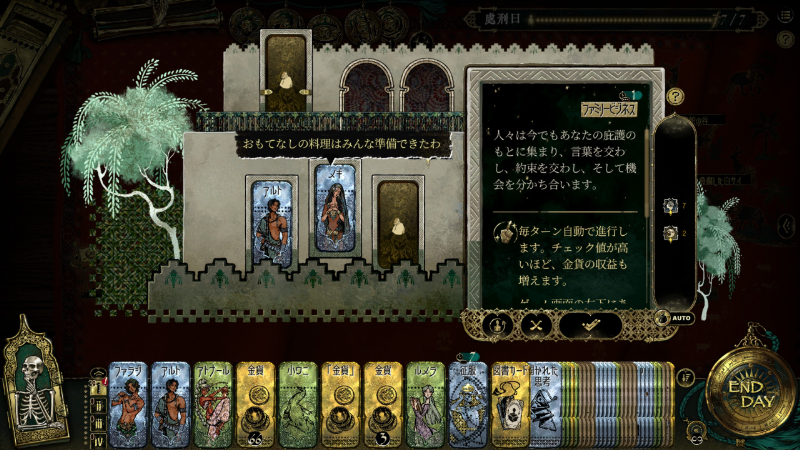Select the 図書カード card
Image resolution: width=800 pixels, height=450 pixels.
coord(508,402)
